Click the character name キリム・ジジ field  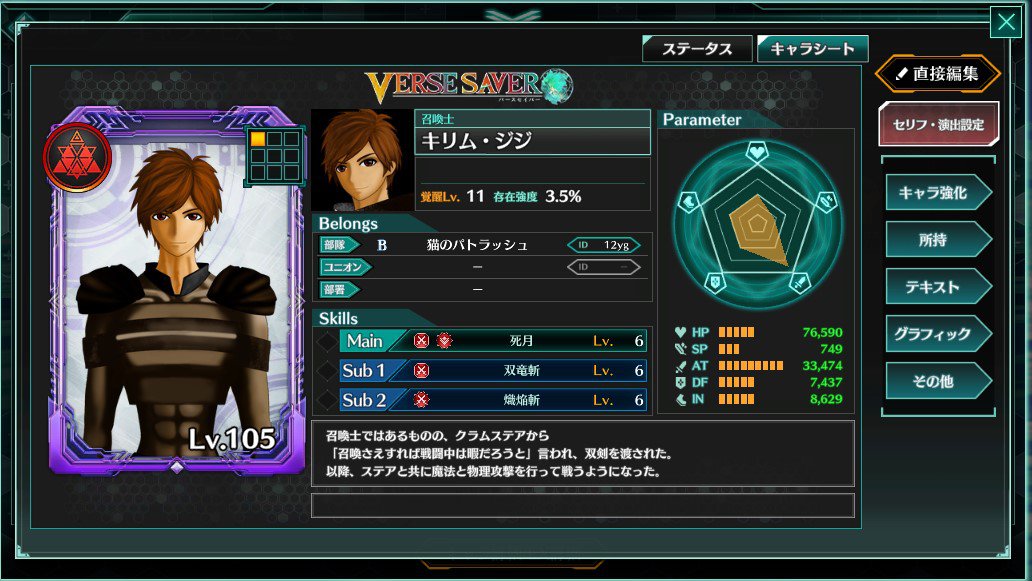(x=532, y=141)
